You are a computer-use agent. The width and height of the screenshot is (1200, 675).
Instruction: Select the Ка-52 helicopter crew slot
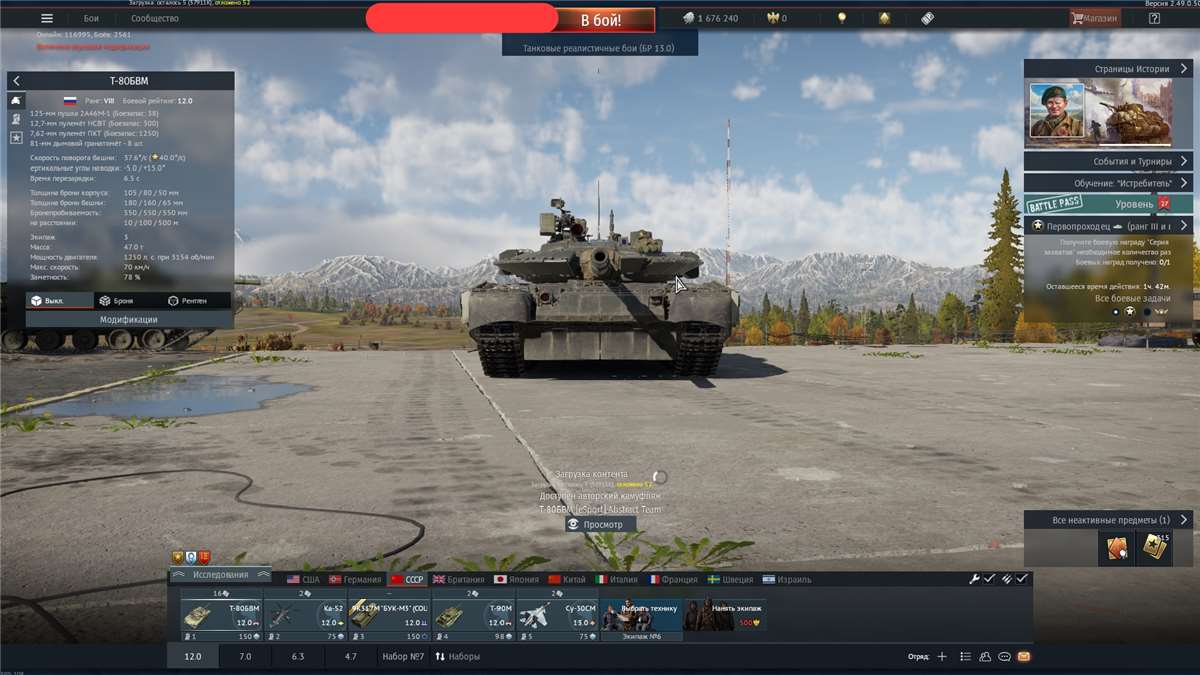pos(304,615)
